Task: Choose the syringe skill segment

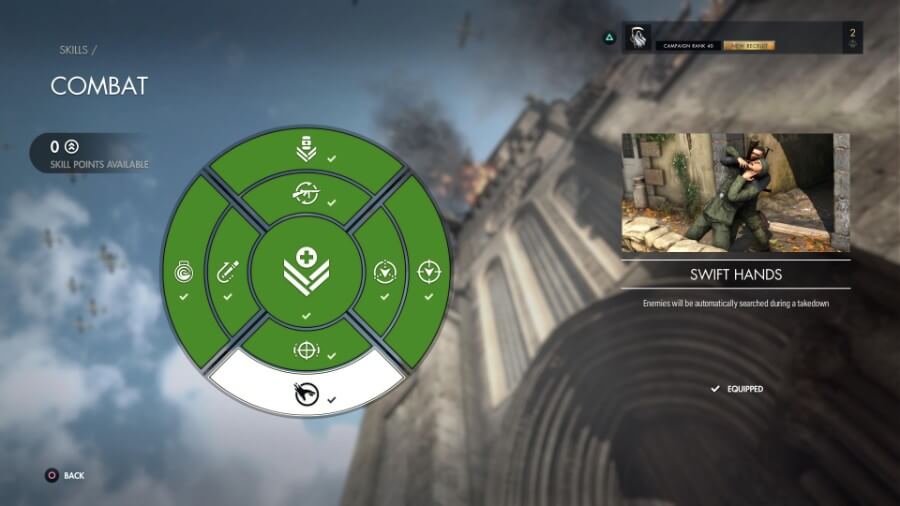Action: coord(227,272)
